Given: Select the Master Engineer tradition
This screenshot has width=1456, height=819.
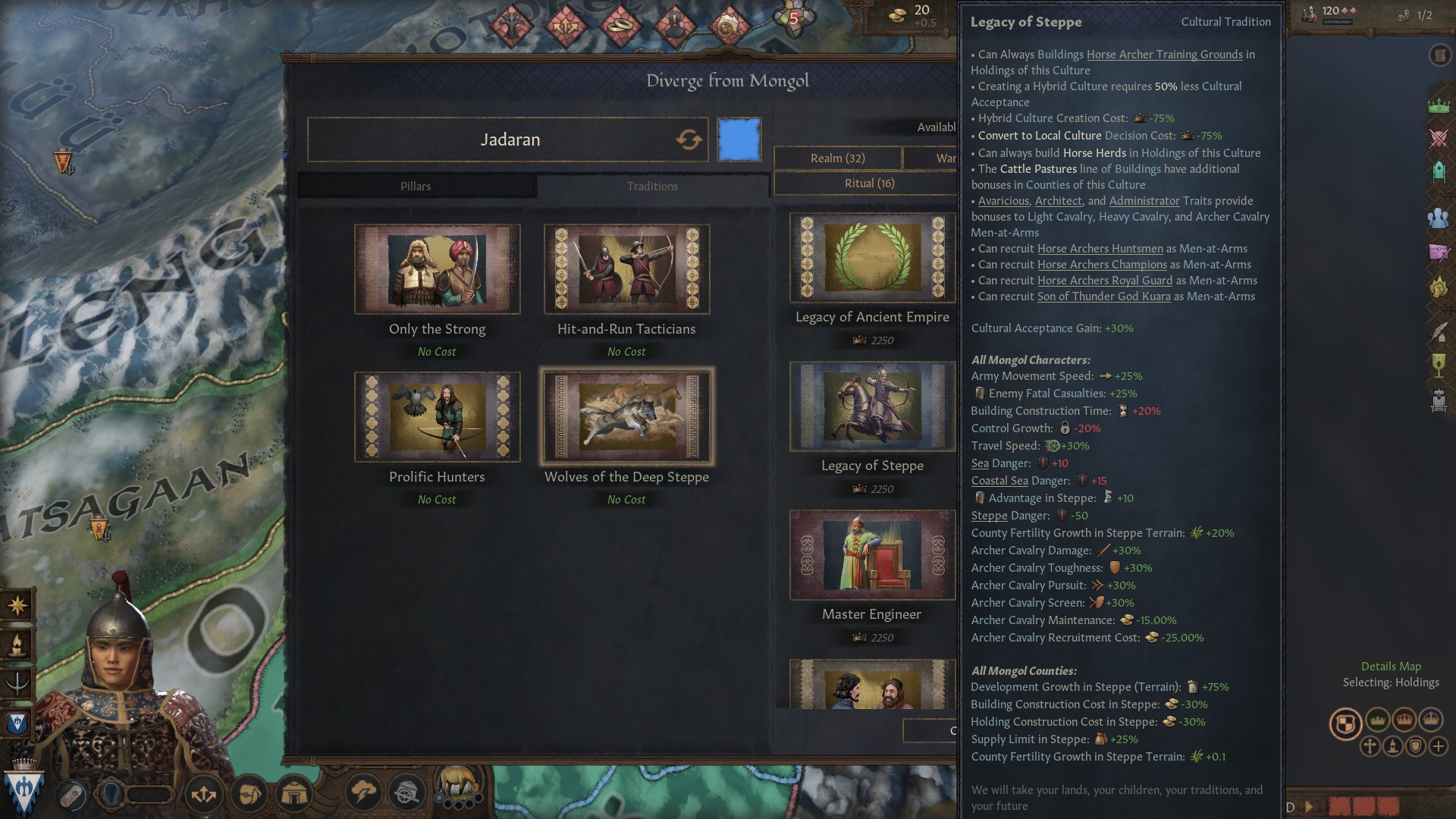Looking at the screenshot, I should (x=872, y=556).
